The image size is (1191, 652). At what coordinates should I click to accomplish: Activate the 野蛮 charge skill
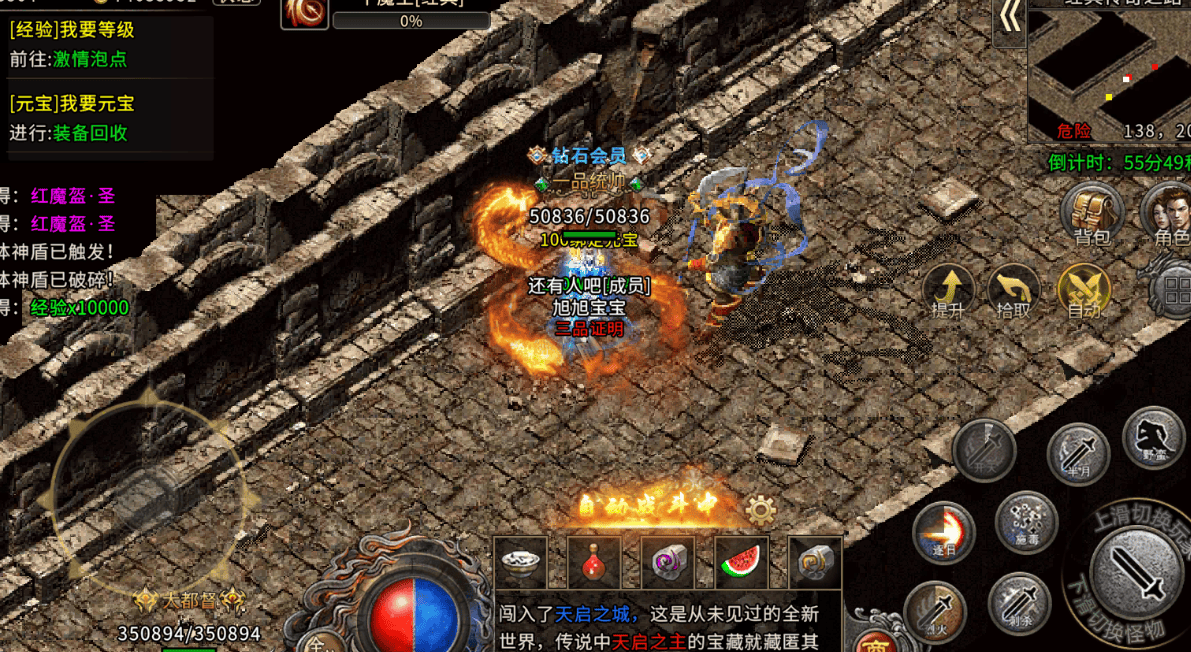point(1153,437)
